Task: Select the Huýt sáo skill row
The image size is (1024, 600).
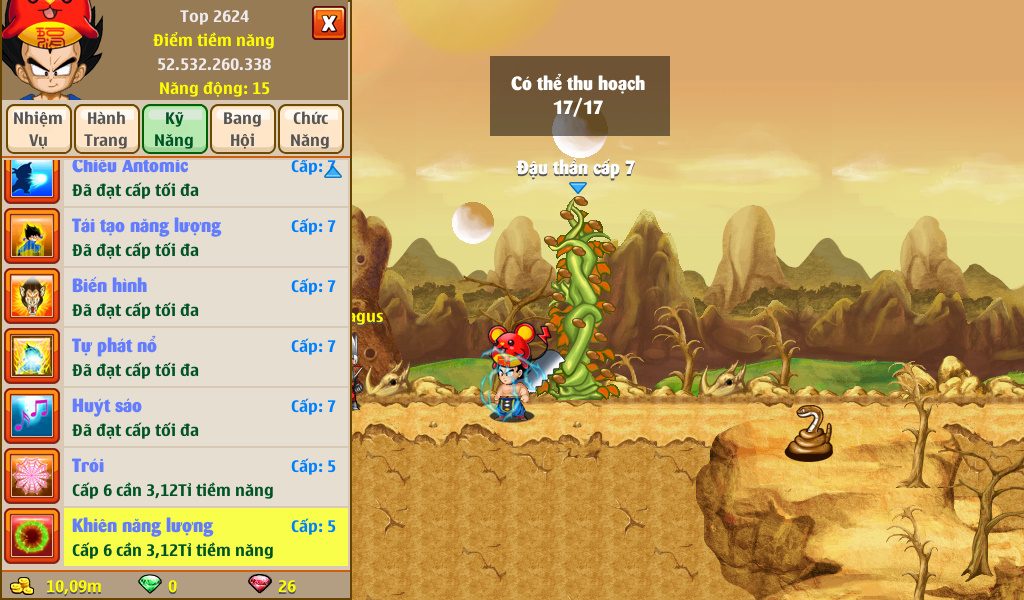Action: 205,417
